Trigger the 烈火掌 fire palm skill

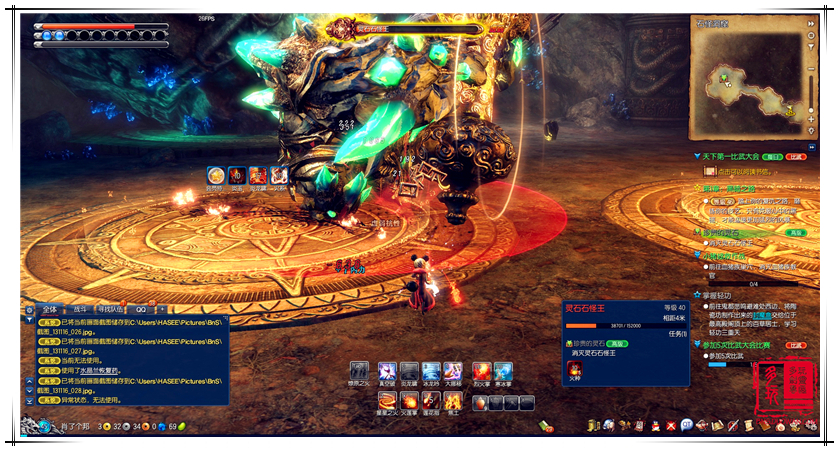pyautogui.click(x=482, y=372)
